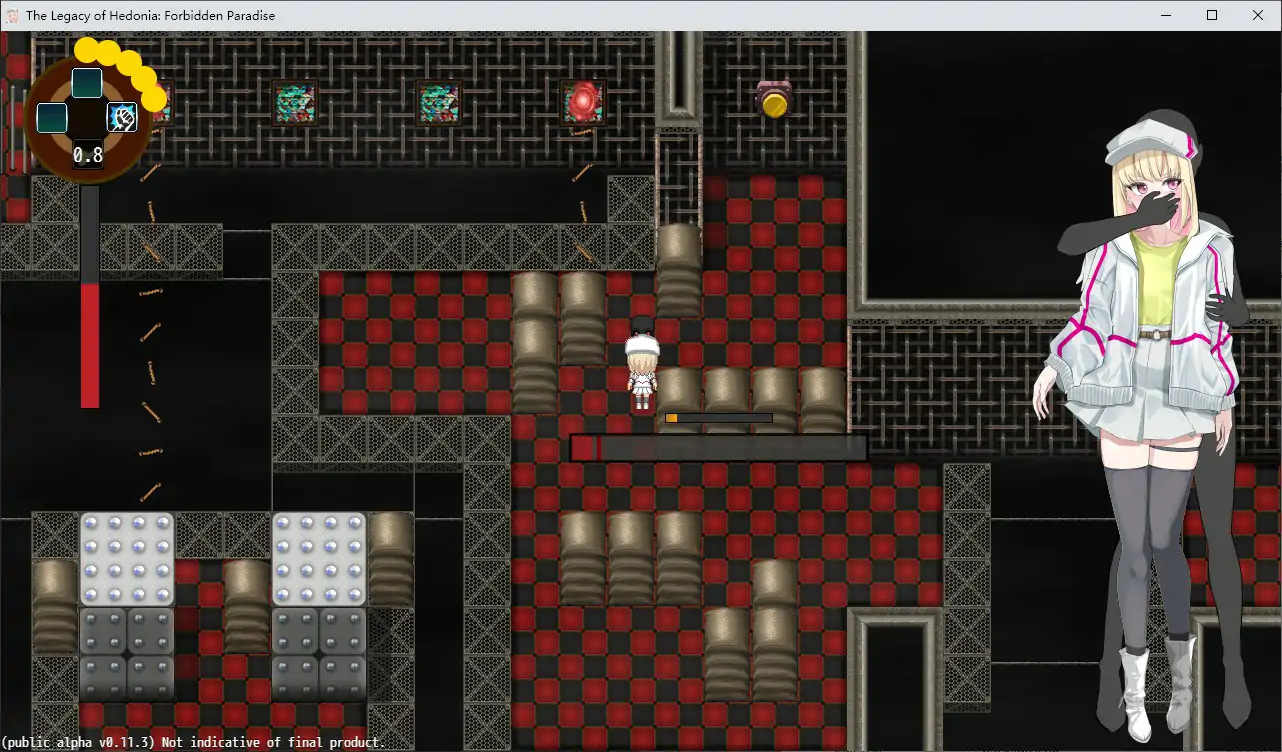
Task: Minimize the game window
Action: tap(1166, 15)
